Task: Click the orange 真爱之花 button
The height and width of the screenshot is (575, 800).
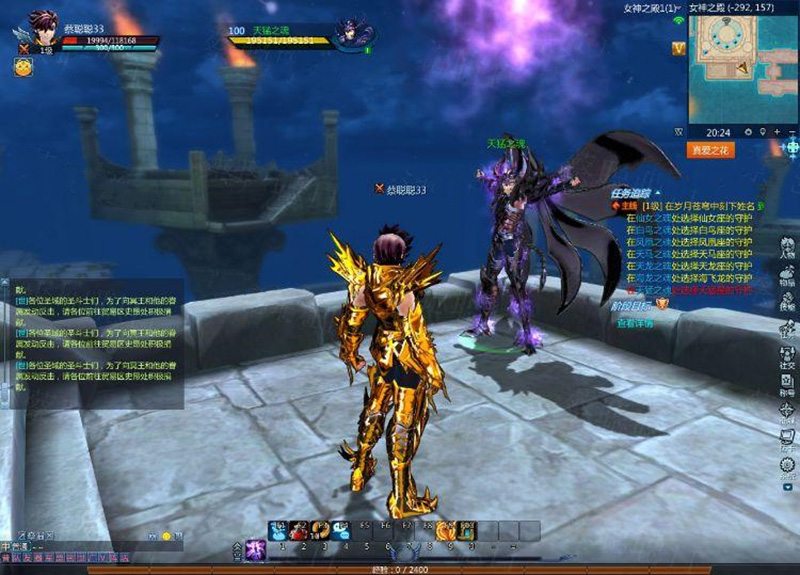Action: (x=711, y=150)
